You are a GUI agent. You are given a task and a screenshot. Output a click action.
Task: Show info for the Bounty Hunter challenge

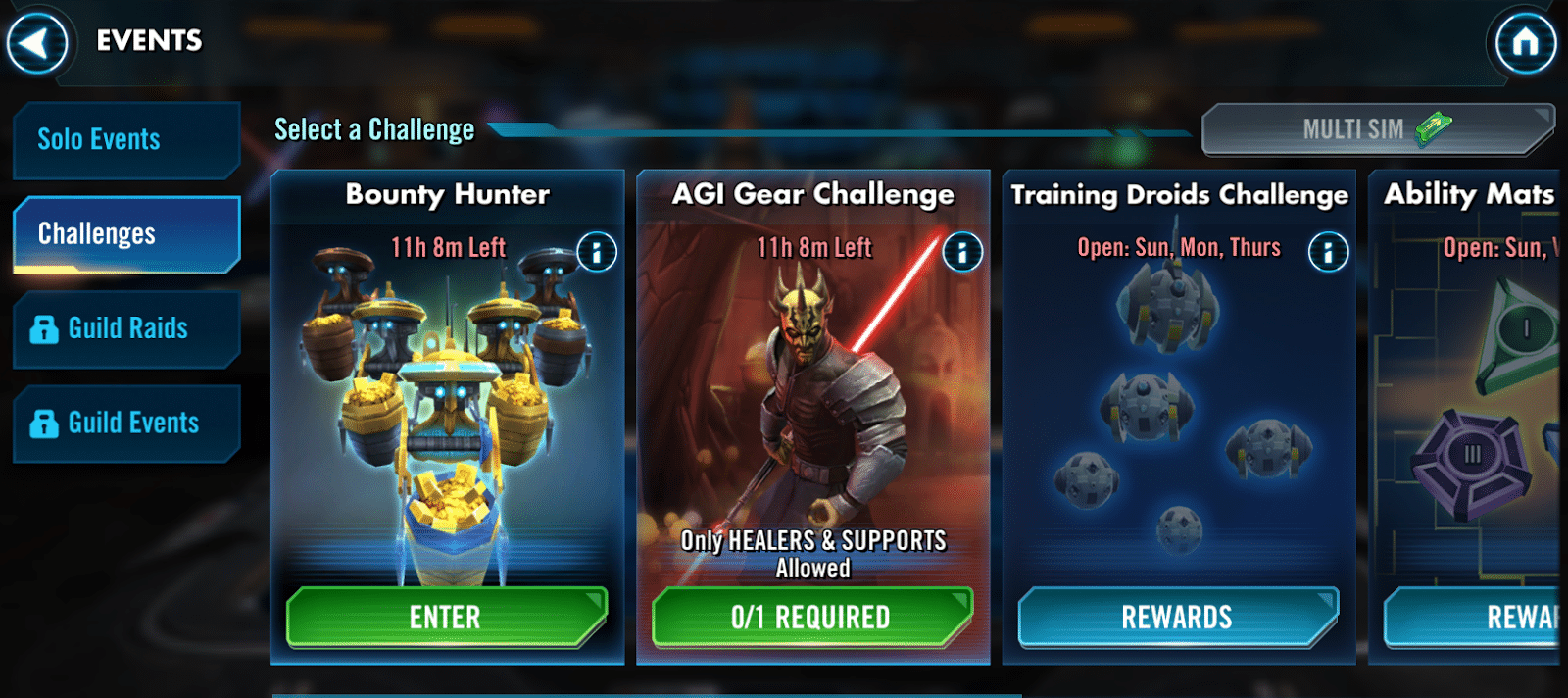pyautogui.click(x=597, y=252)
